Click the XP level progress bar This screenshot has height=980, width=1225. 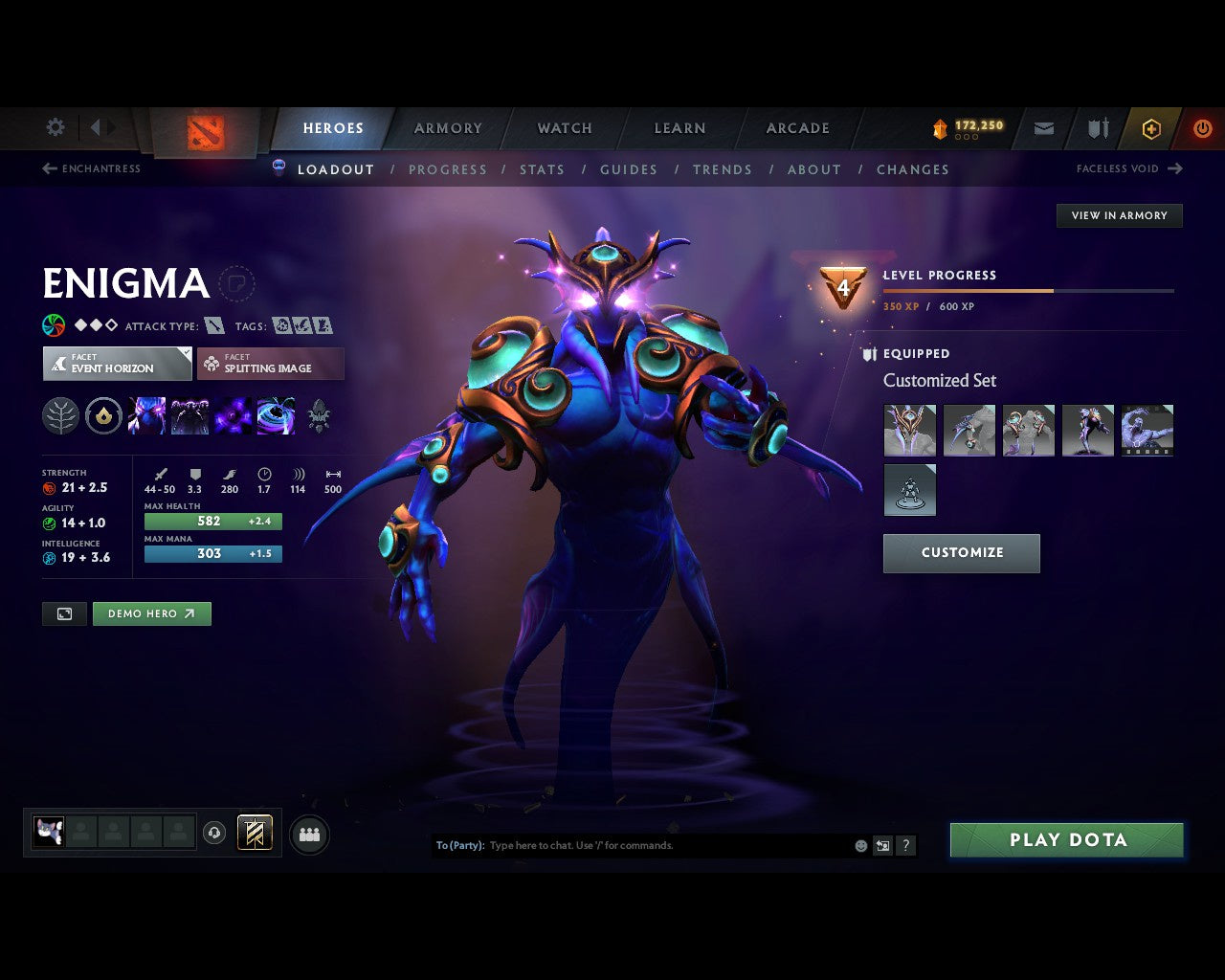click(x=1029, y=291)
